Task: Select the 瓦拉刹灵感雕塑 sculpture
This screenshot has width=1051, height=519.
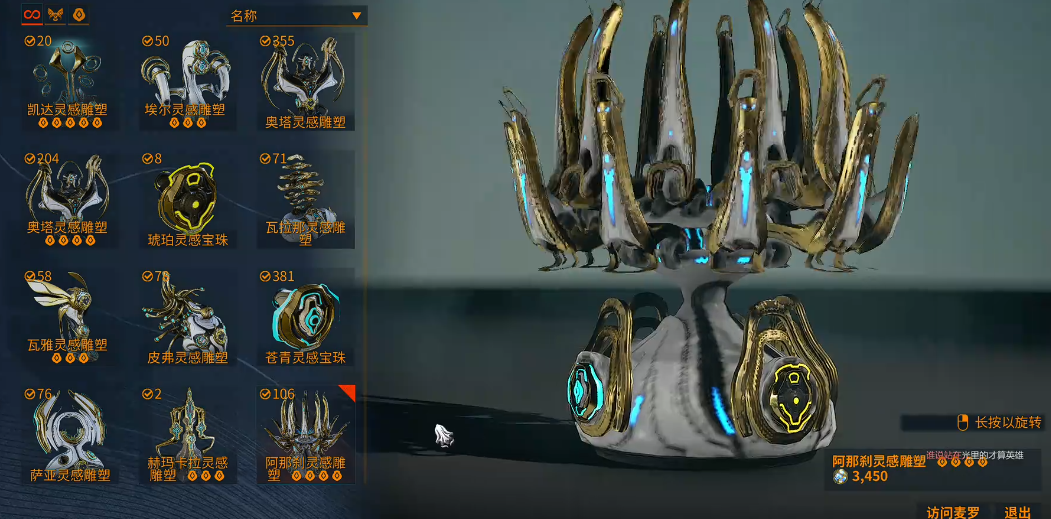Action: pos(305,199)
